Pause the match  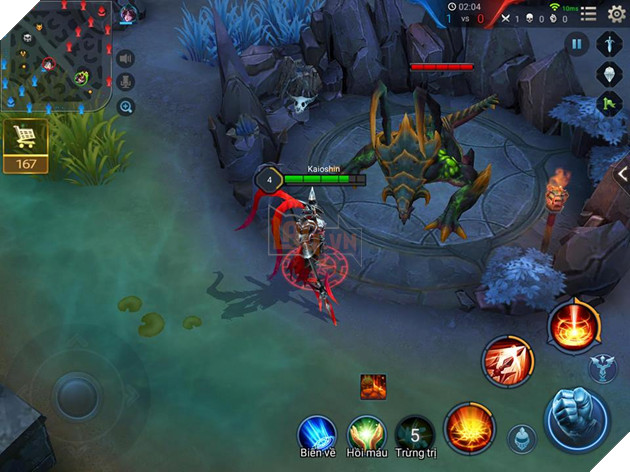(577, 43)
